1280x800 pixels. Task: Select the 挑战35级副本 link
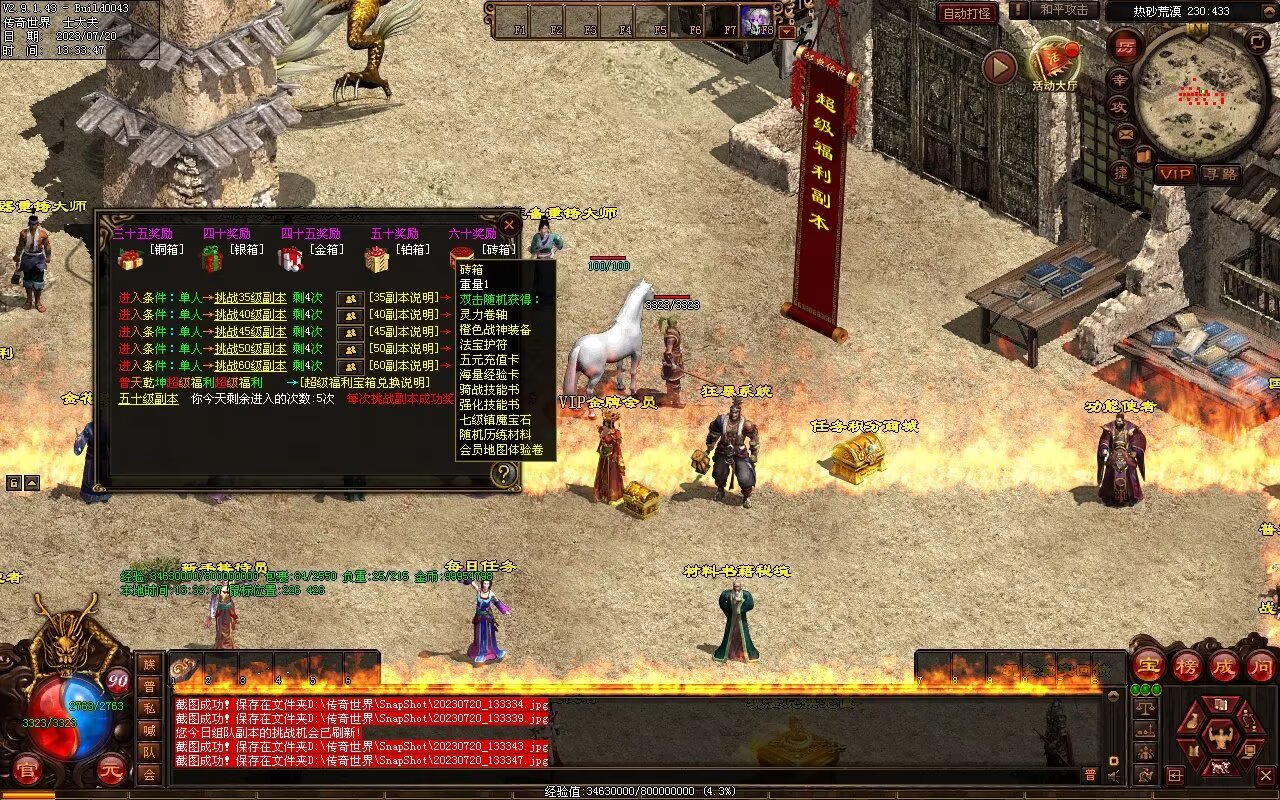(x=250, y=298)
